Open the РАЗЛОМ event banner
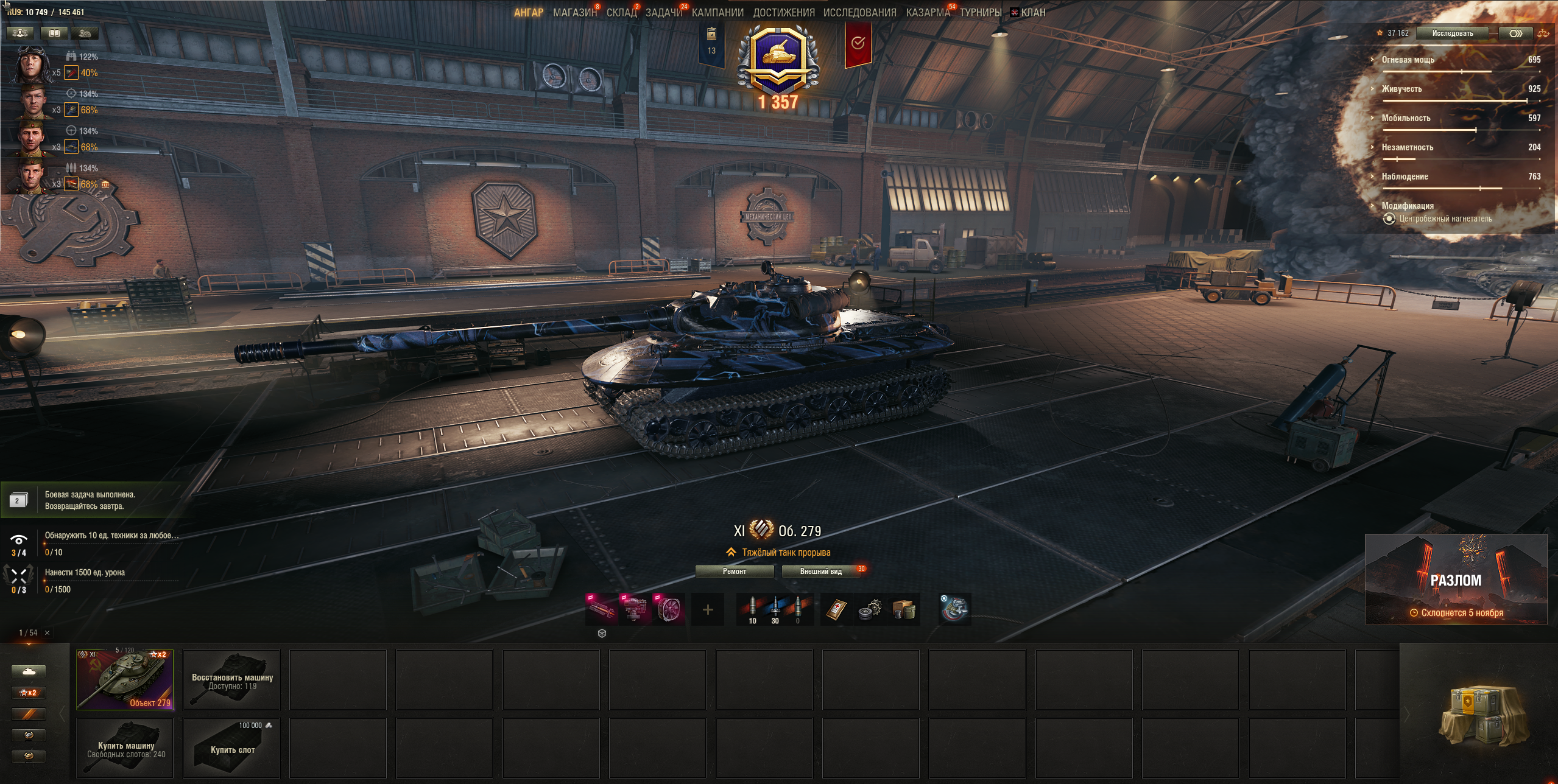1558x784 pixels. pyautogui.click(x=1455, y=579)
